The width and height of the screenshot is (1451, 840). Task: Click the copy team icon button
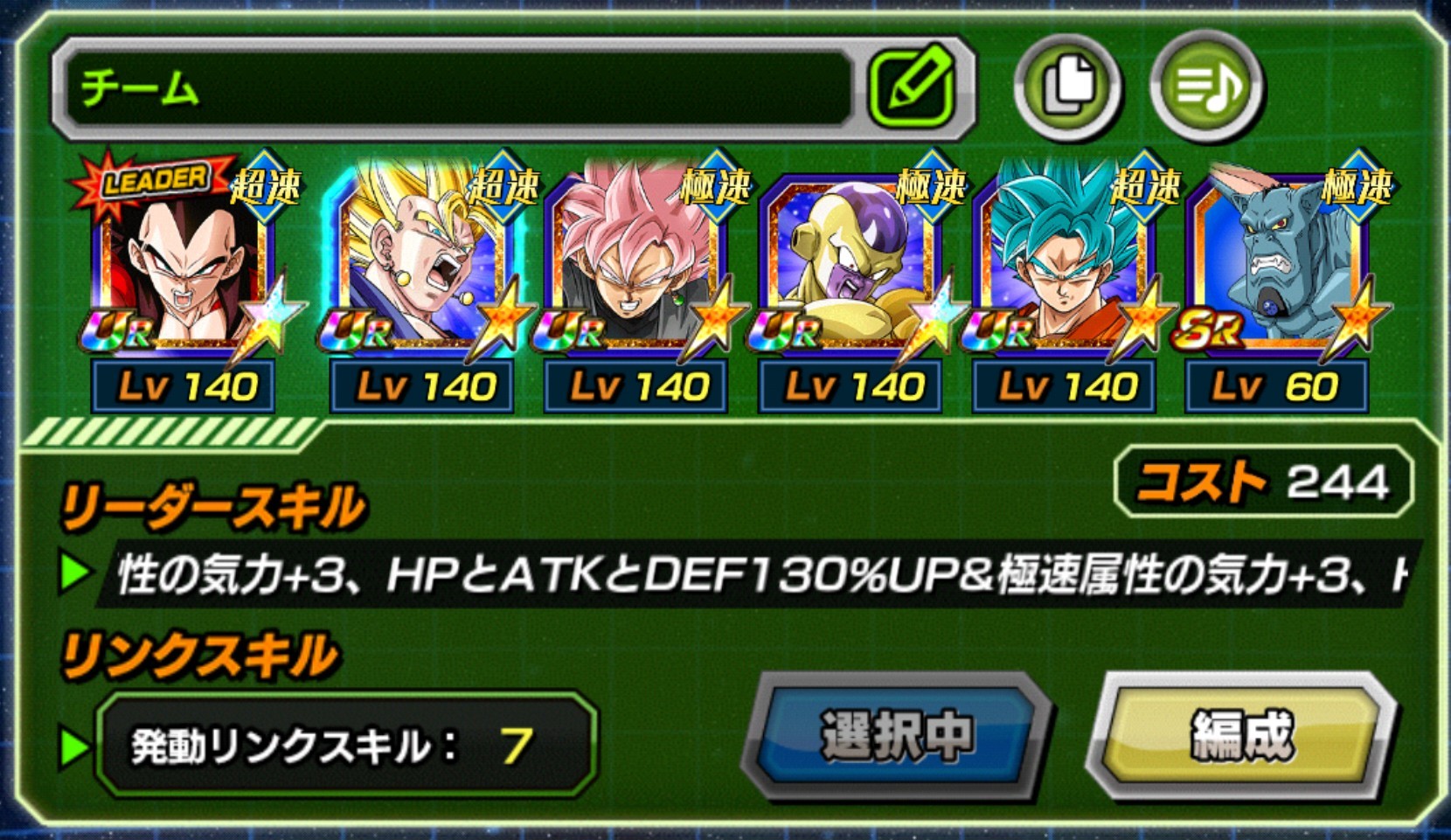point(1067,87)
